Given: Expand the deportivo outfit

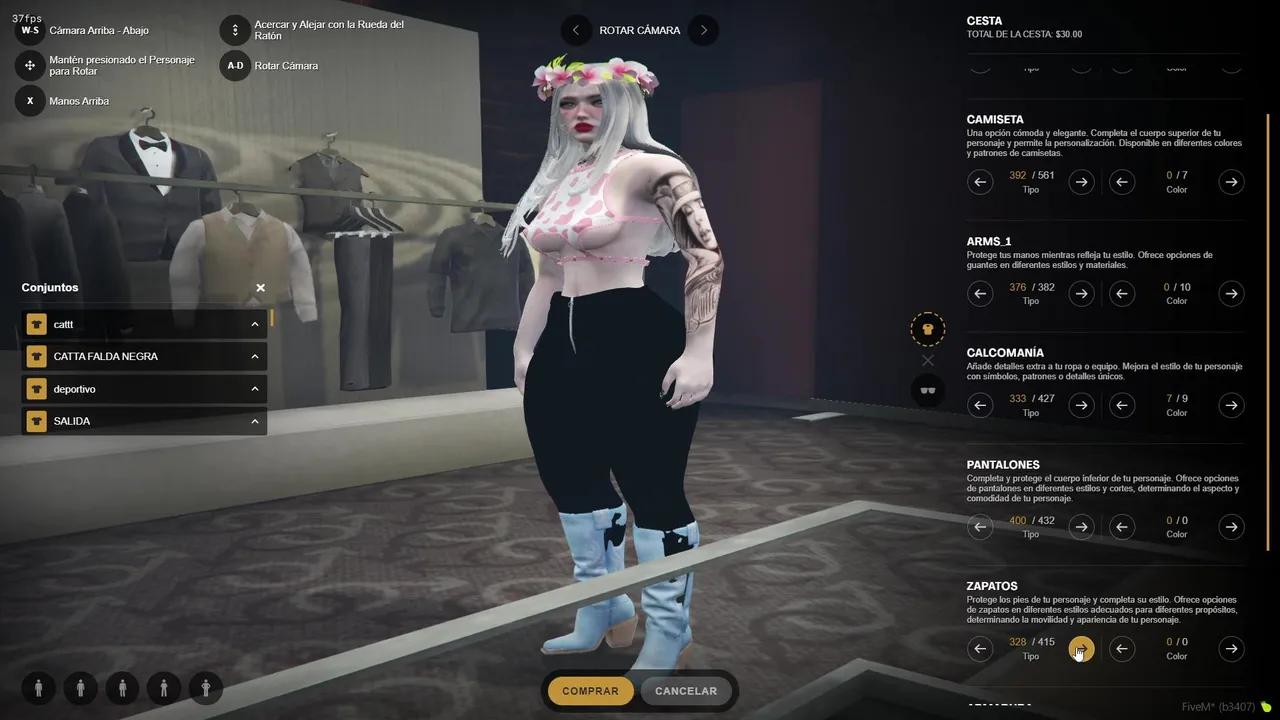Looking at the screenshot, I should pos(254,388).
